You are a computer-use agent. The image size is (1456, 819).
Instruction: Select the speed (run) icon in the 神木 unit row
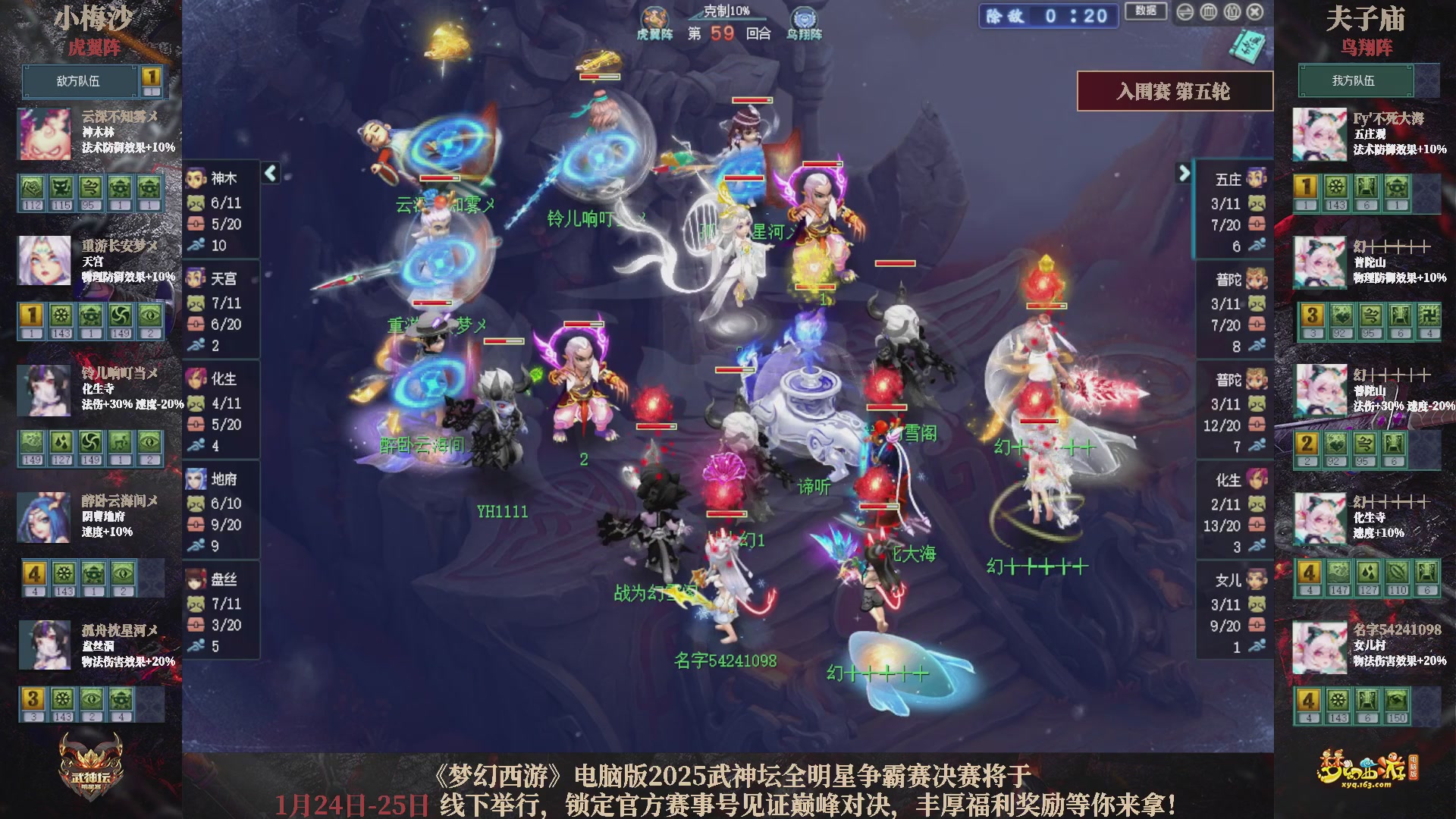click(x=197, y=246)
